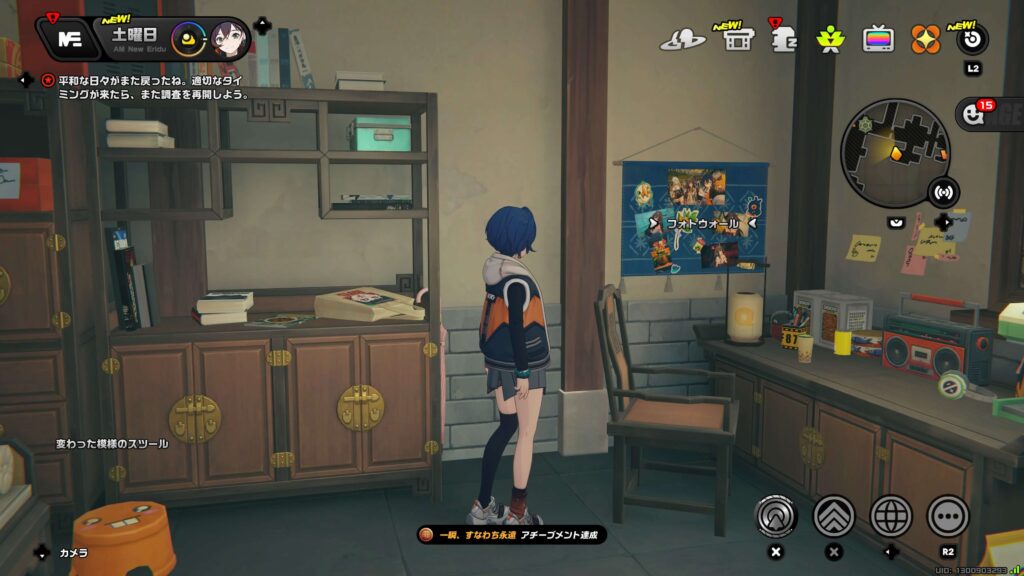Open the three-dots more options button
This screenshot has width=1024, height=576.
coord(948,516)
